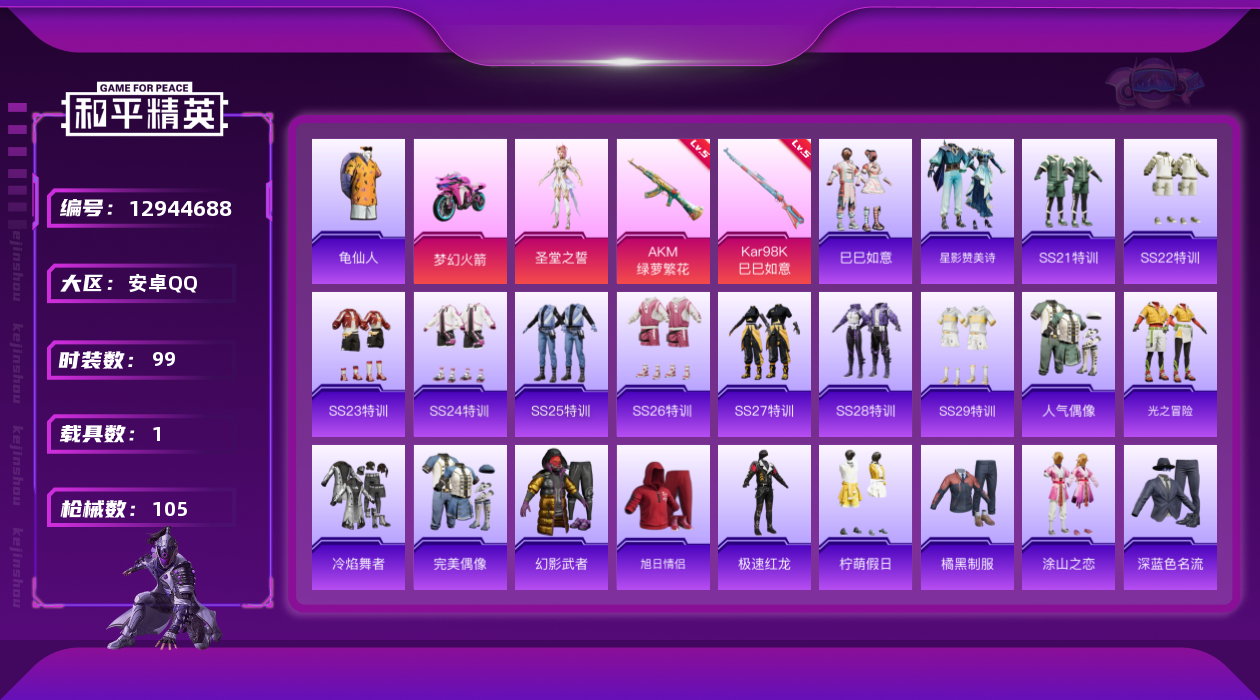Screen dimensions: 1260x700
Task: Choose the 圣堂之誓 outfit card
Action: 561,210
